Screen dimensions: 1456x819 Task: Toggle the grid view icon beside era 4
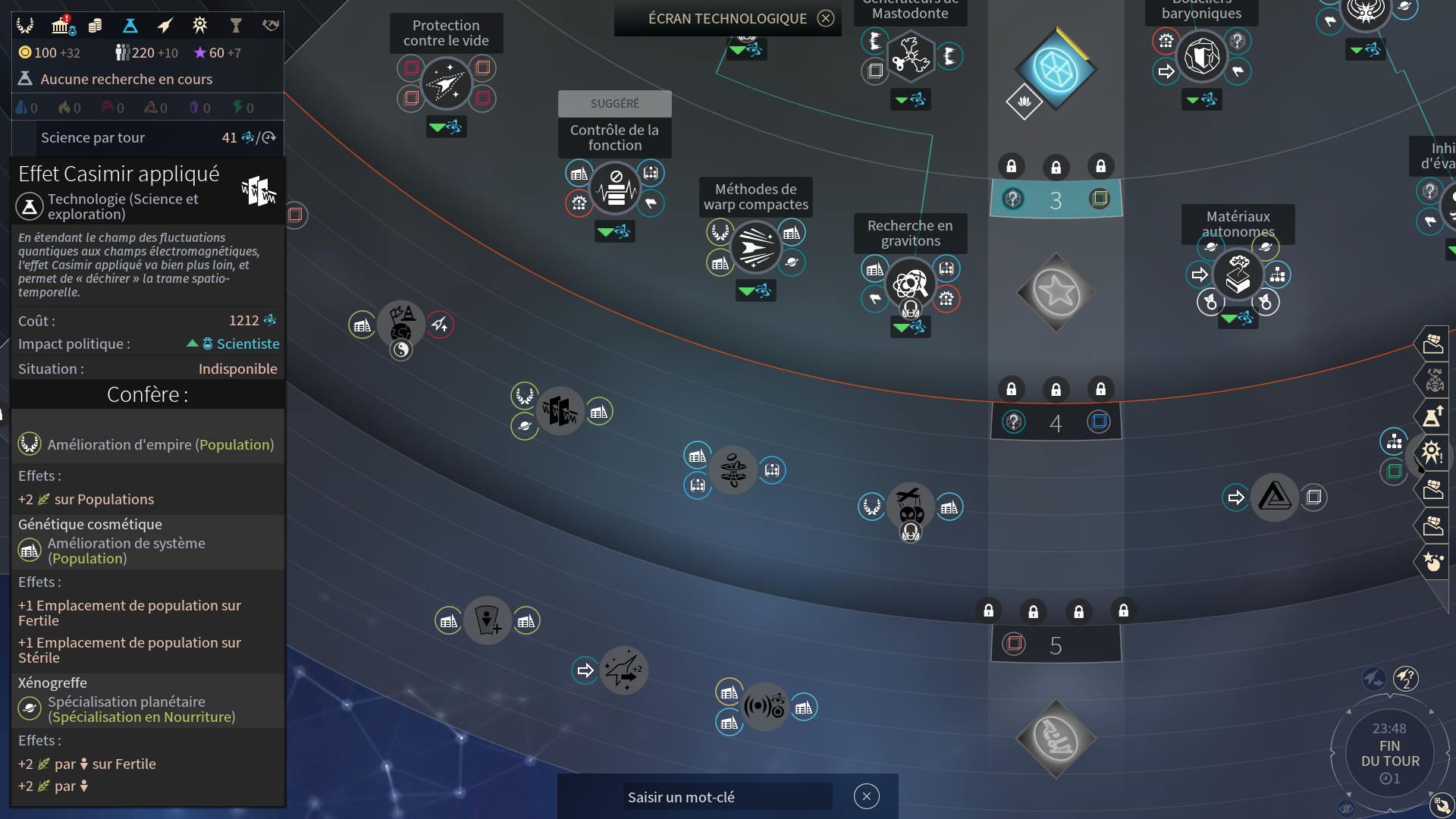pos(1100,422)
